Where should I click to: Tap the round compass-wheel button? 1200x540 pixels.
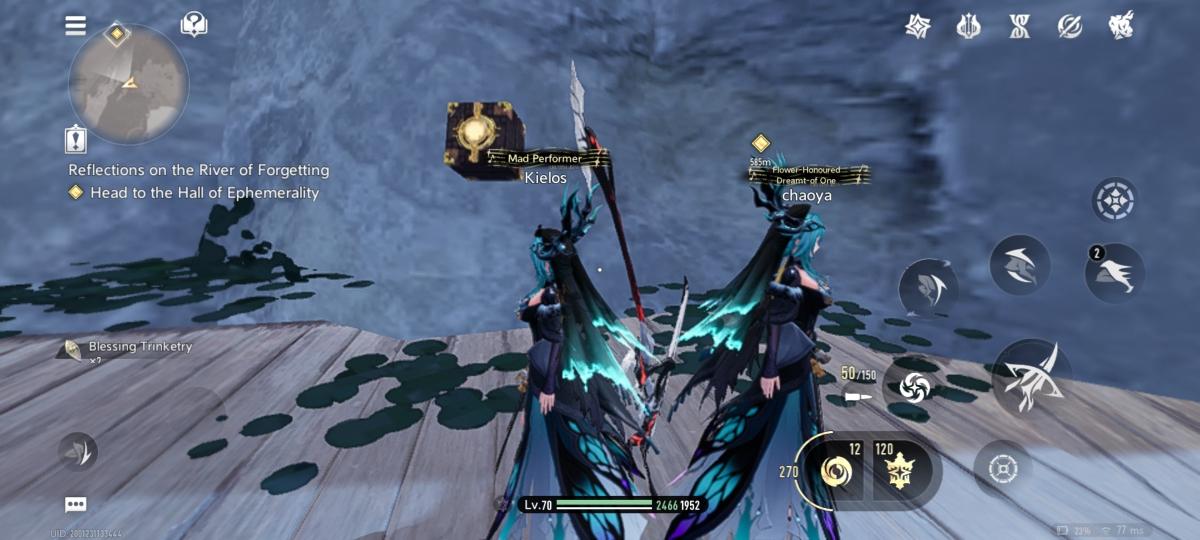1114,201
